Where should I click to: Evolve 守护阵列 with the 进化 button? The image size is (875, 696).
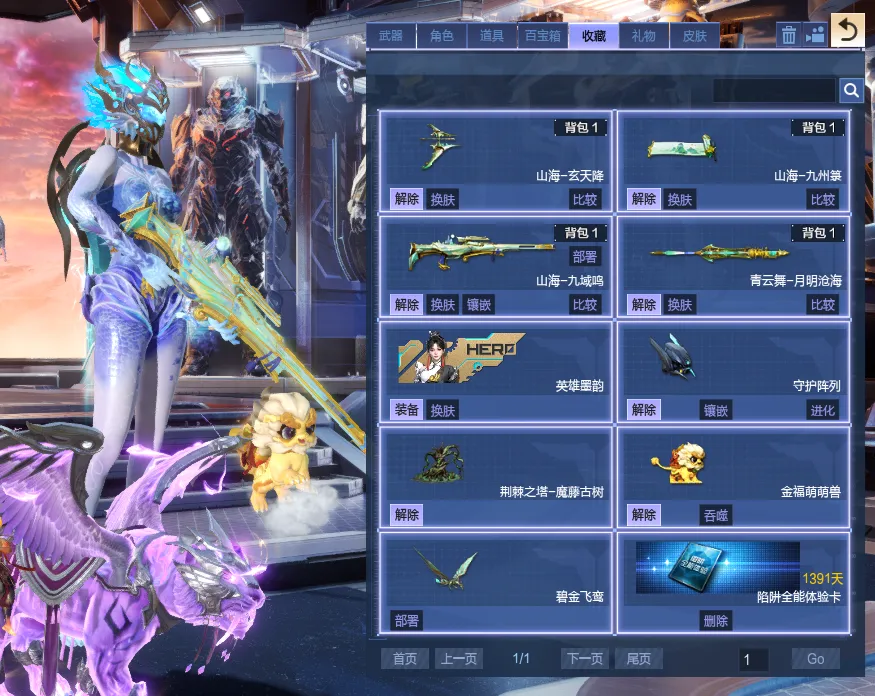[x=823, y=410]
